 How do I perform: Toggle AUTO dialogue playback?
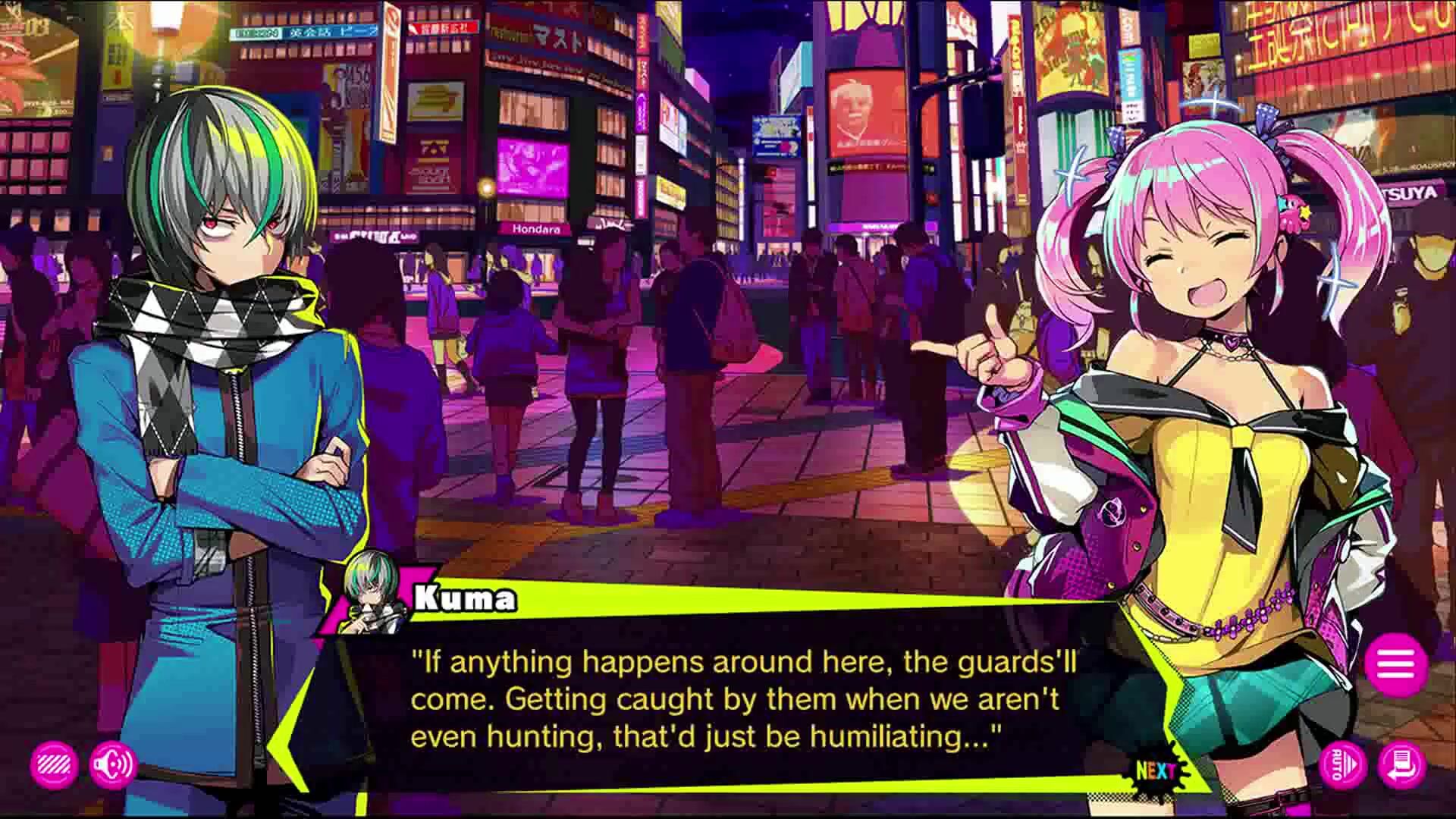pos(1342,766)
